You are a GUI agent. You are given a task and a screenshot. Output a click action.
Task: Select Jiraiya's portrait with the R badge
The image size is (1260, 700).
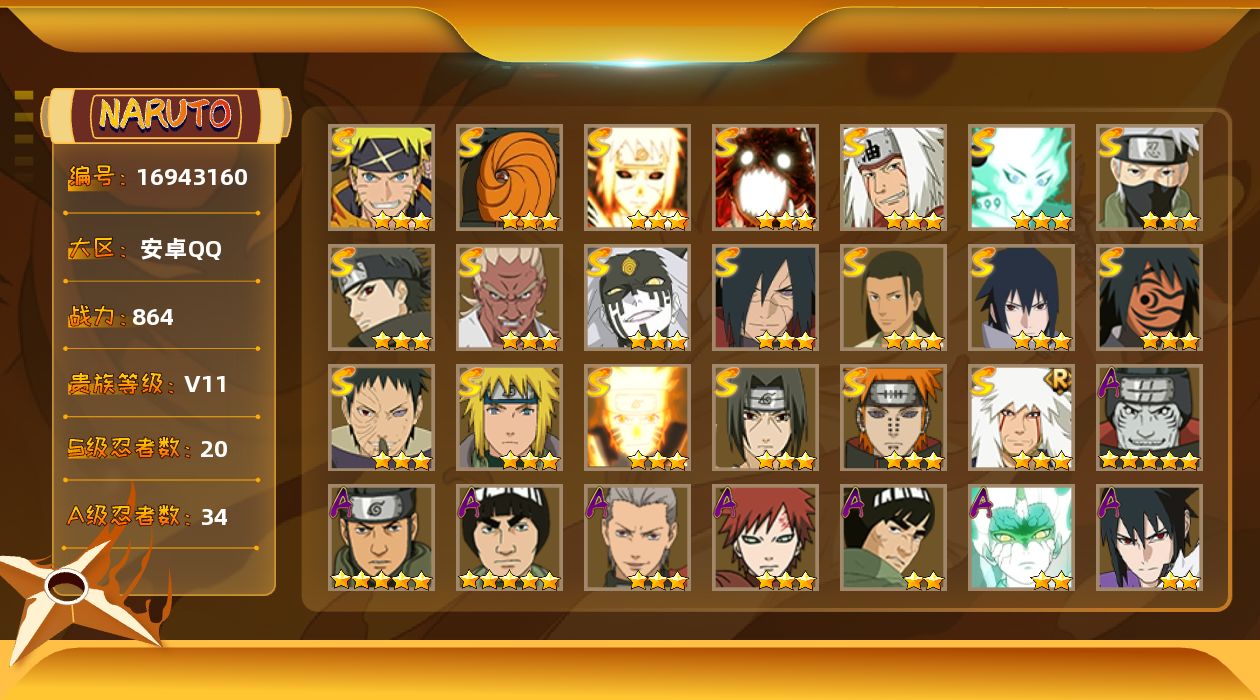pyautogui.click(x=1021, y=418)
